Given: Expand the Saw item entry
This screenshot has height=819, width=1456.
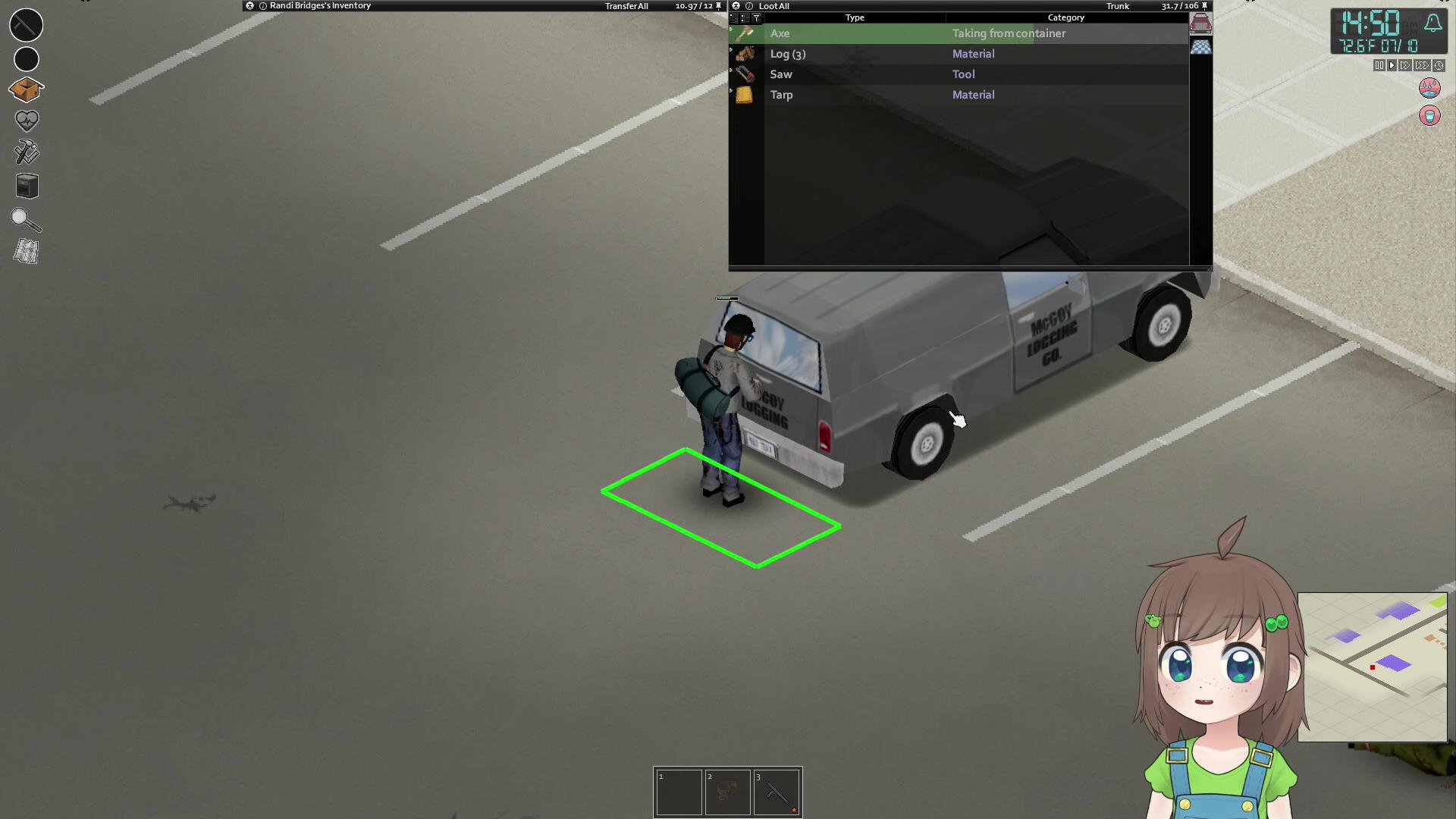Looking at the screenshot, I should pos(730,74).
